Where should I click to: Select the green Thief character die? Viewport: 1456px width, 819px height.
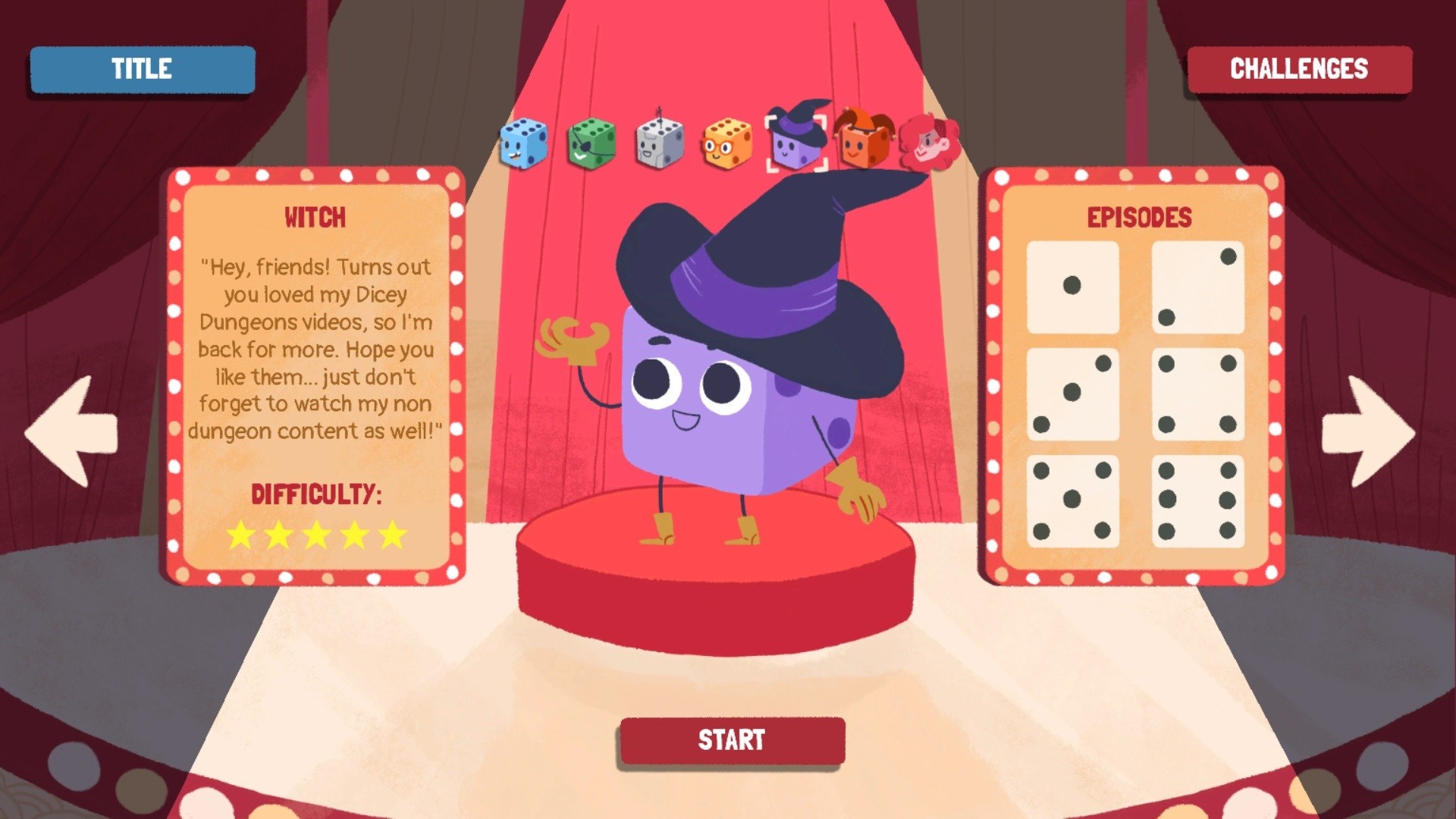point(589,143)
